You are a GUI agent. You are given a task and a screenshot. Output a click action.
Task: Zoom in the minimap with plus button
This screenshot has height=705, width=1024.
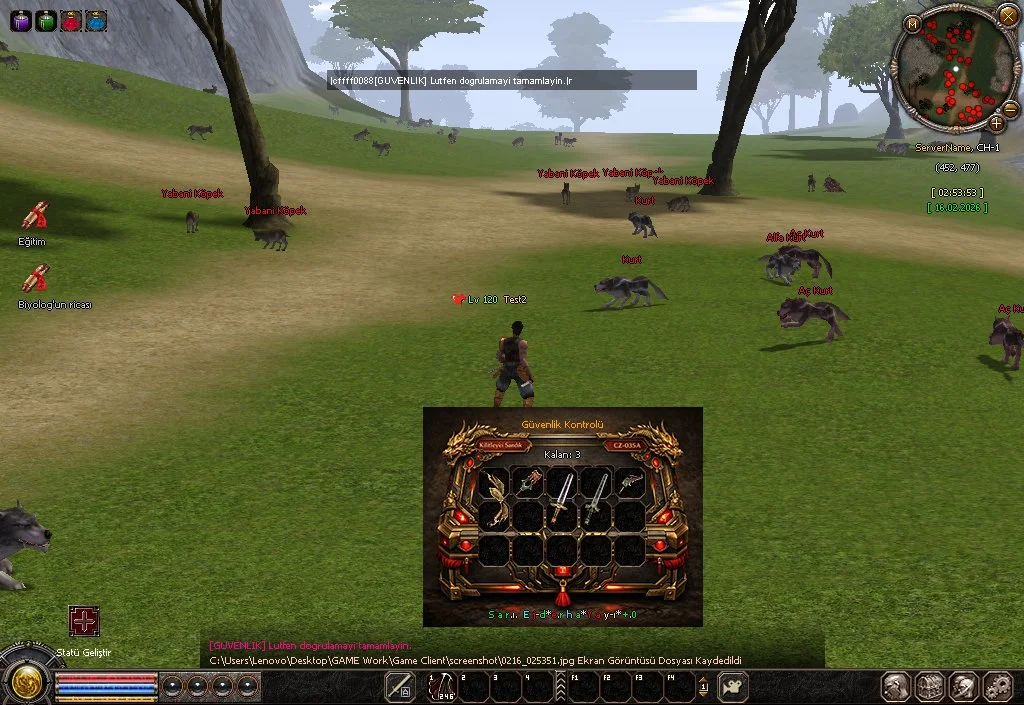point(996,124)
